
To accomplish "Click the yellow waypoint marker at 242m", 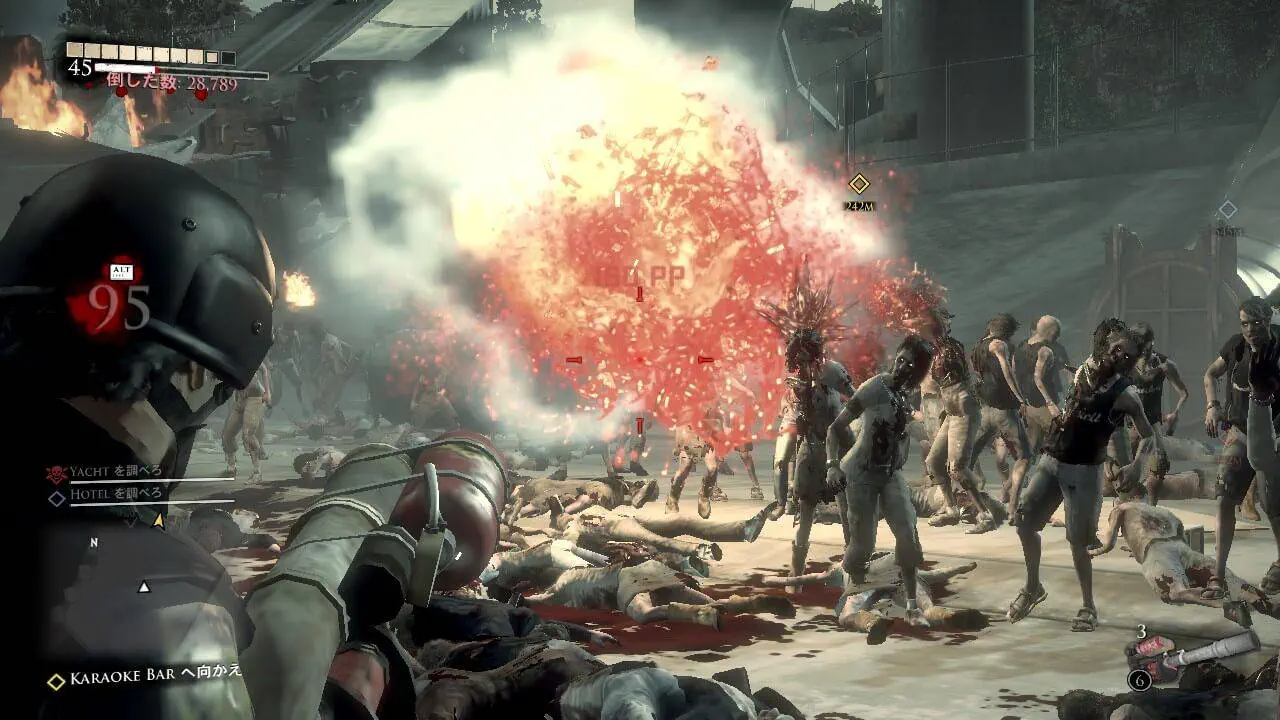I will pos(858,184).
